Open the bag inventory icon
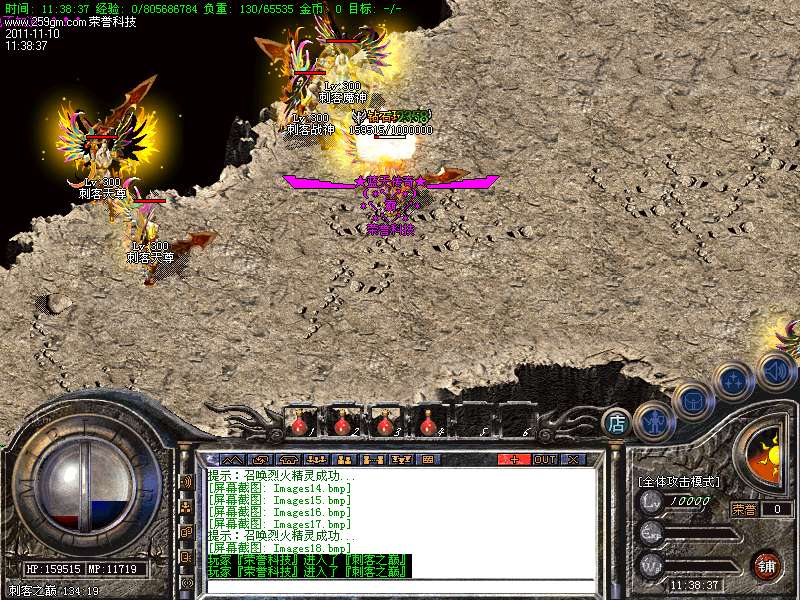 pos(690,399)
